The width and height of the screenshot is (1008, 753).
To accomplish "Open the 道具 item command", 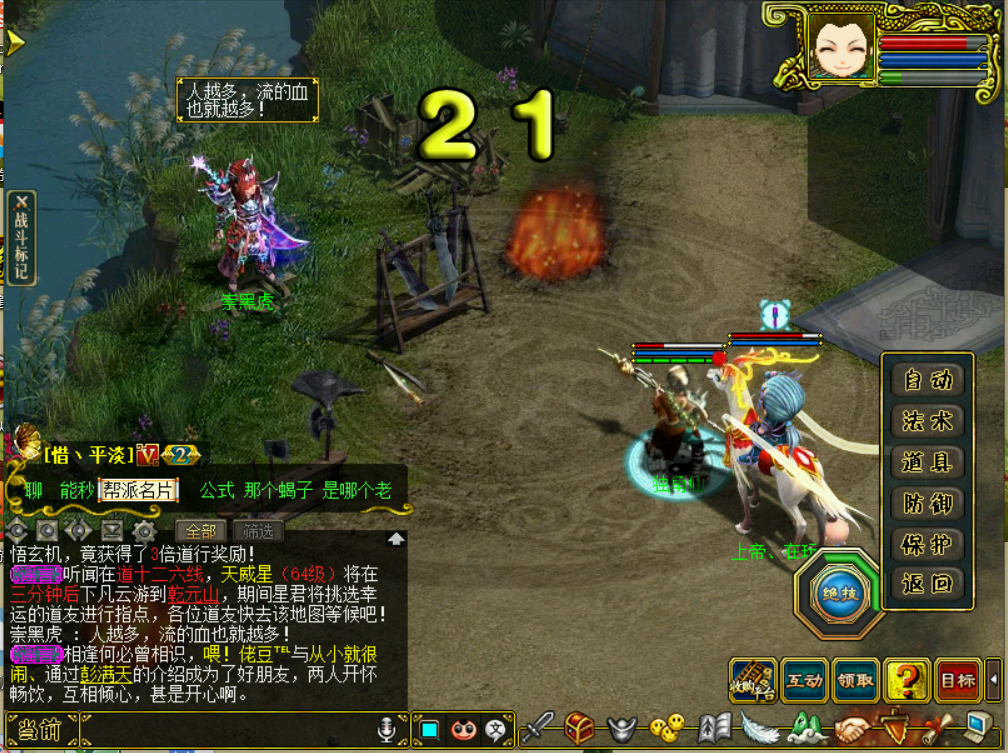I will (927, 462).
